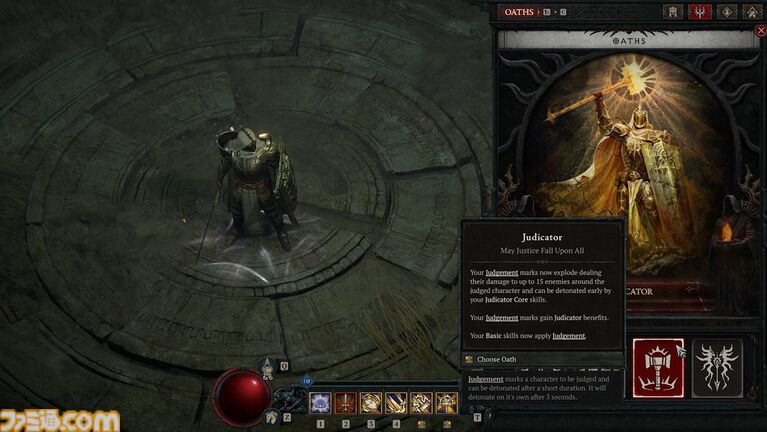
Task: Use the healing potion icon above health orb
Action: pyautogui.click(x=268, y=367)
